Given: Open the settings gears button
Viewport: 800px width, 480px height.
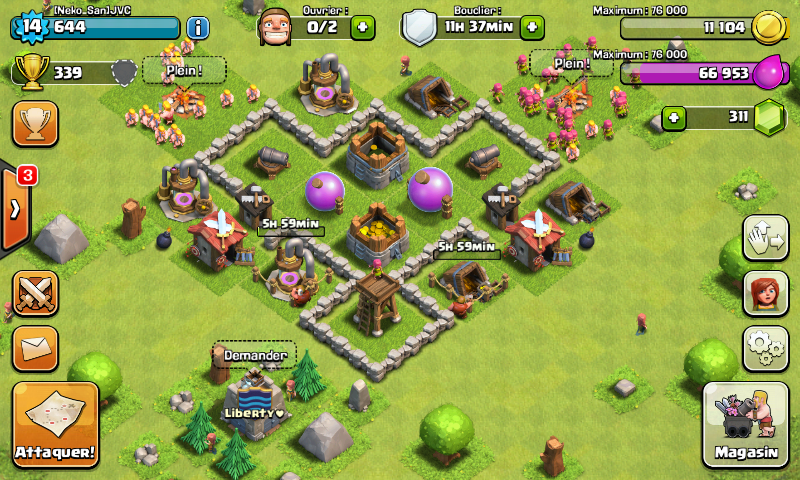Looking at the screenshot, I should click(765, 348).
